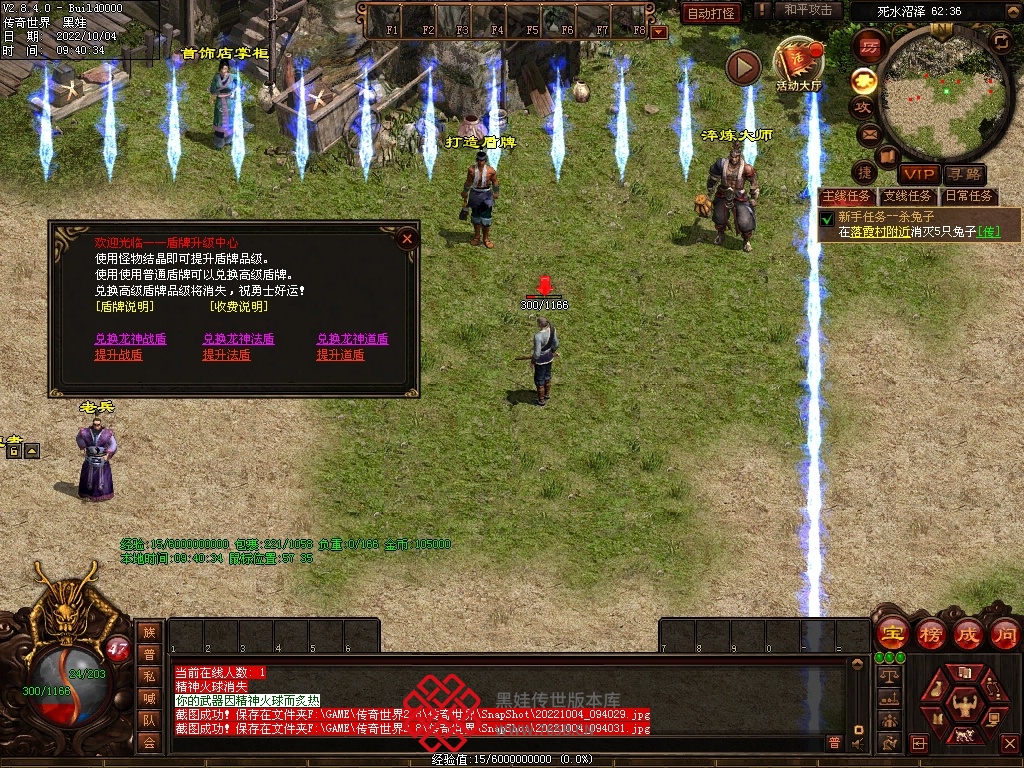The height and width of the screenshot is (768, 1024).
Task: Select the 提升战盾 upgrade option
Action: 118,355
